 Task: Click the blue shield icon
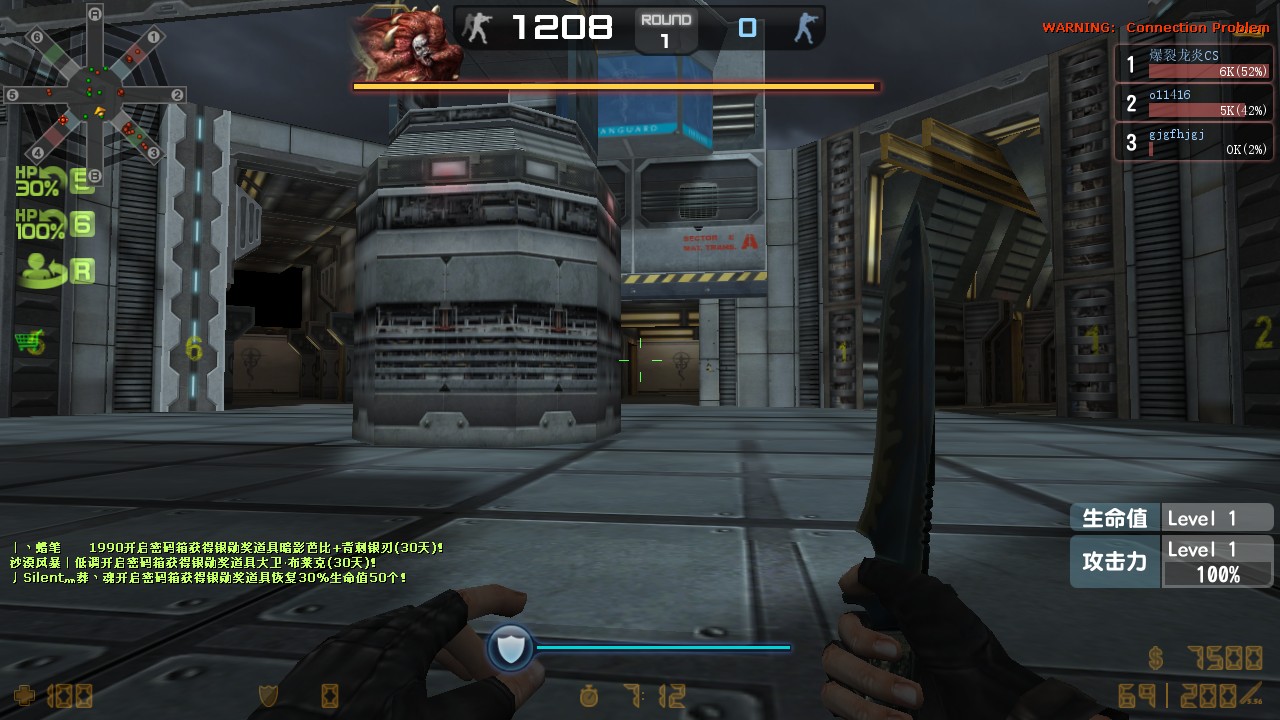510,649
